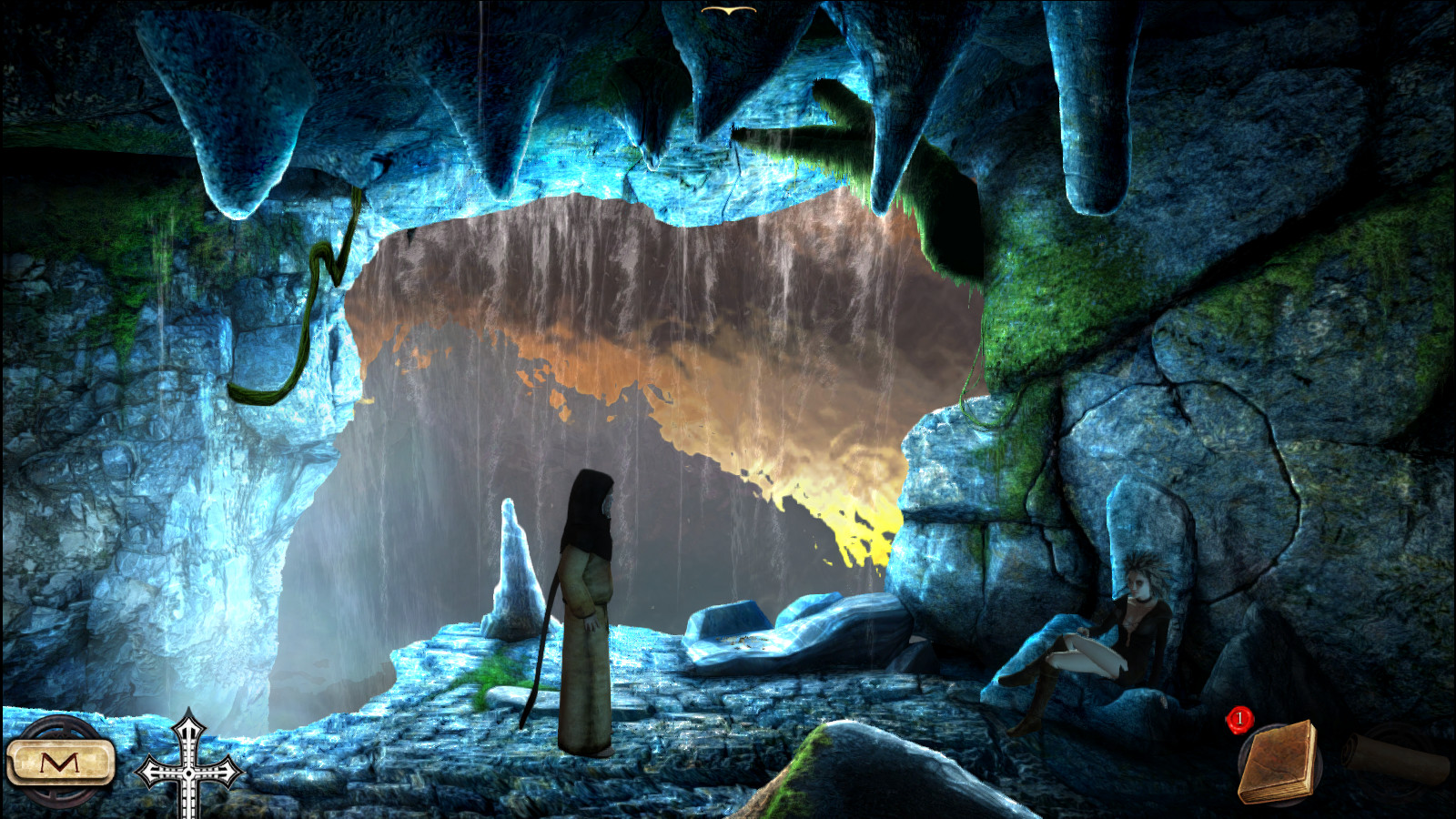Viewport: 1456px width, 819px height.
Task: Click the ornate white cross icon
Action: pyautogui.click(x=188, y=769)
